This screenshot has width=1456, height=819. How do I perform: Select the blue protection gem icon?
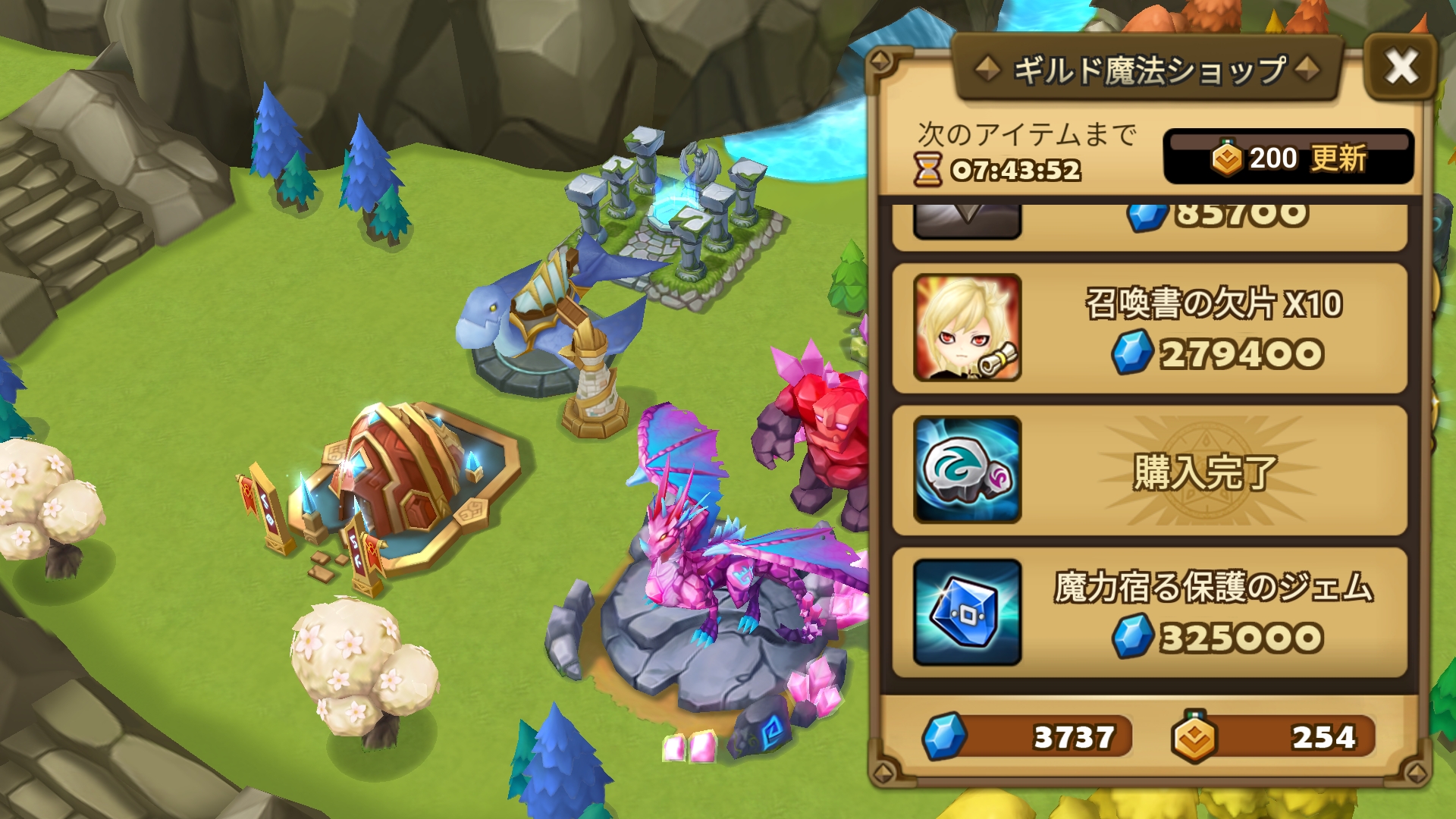click(967, 612)
